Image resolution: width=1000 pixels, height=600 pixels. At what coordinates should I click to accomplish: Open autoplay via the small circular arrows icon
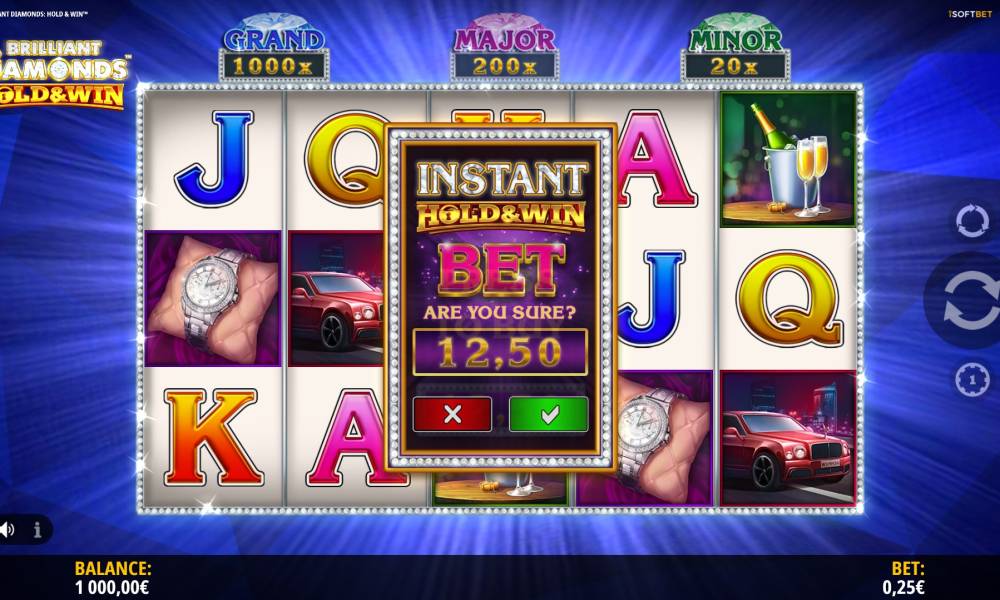[971, 221]
